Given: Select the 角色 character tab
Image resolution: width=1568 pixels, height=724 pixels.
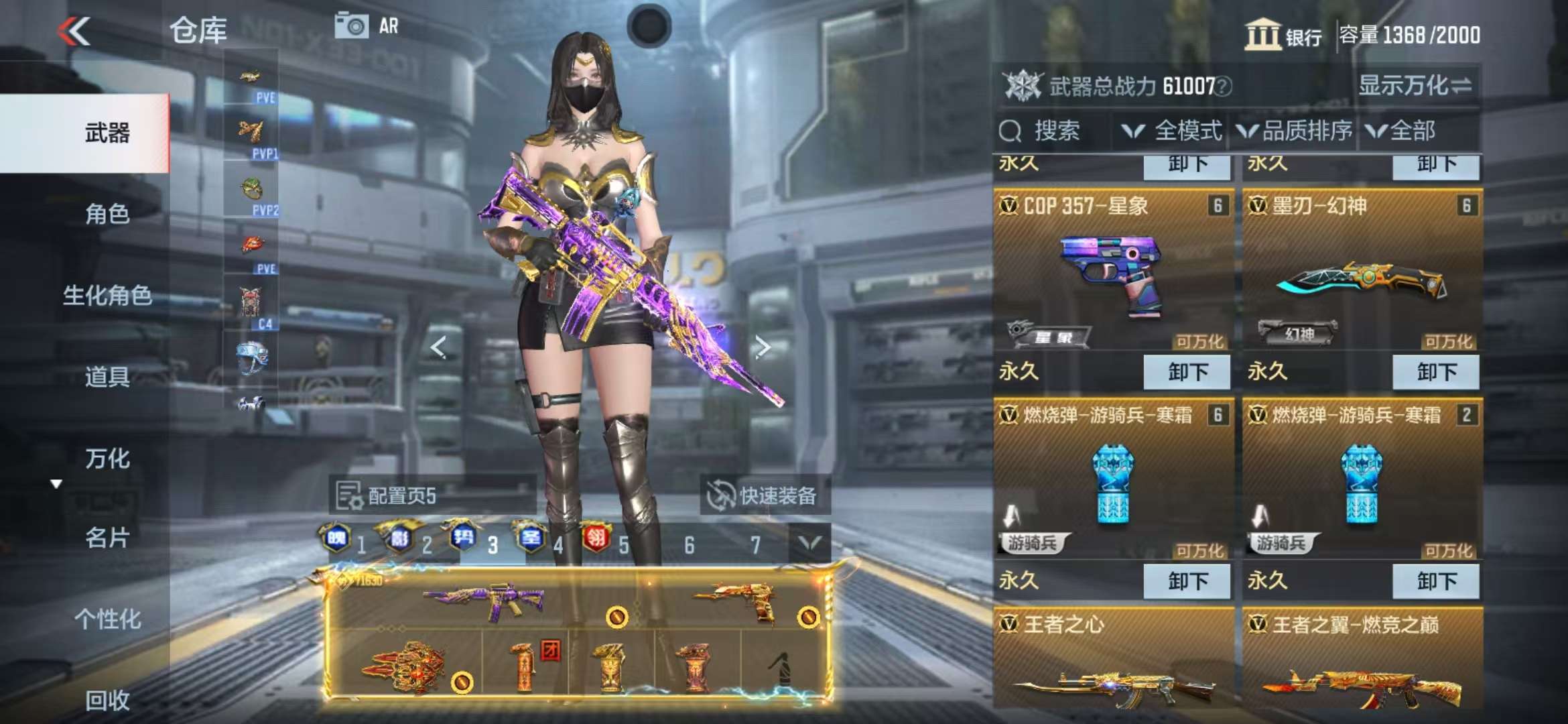Looking at the screenshot, I should pyautogui.click(x=107, y=214).
